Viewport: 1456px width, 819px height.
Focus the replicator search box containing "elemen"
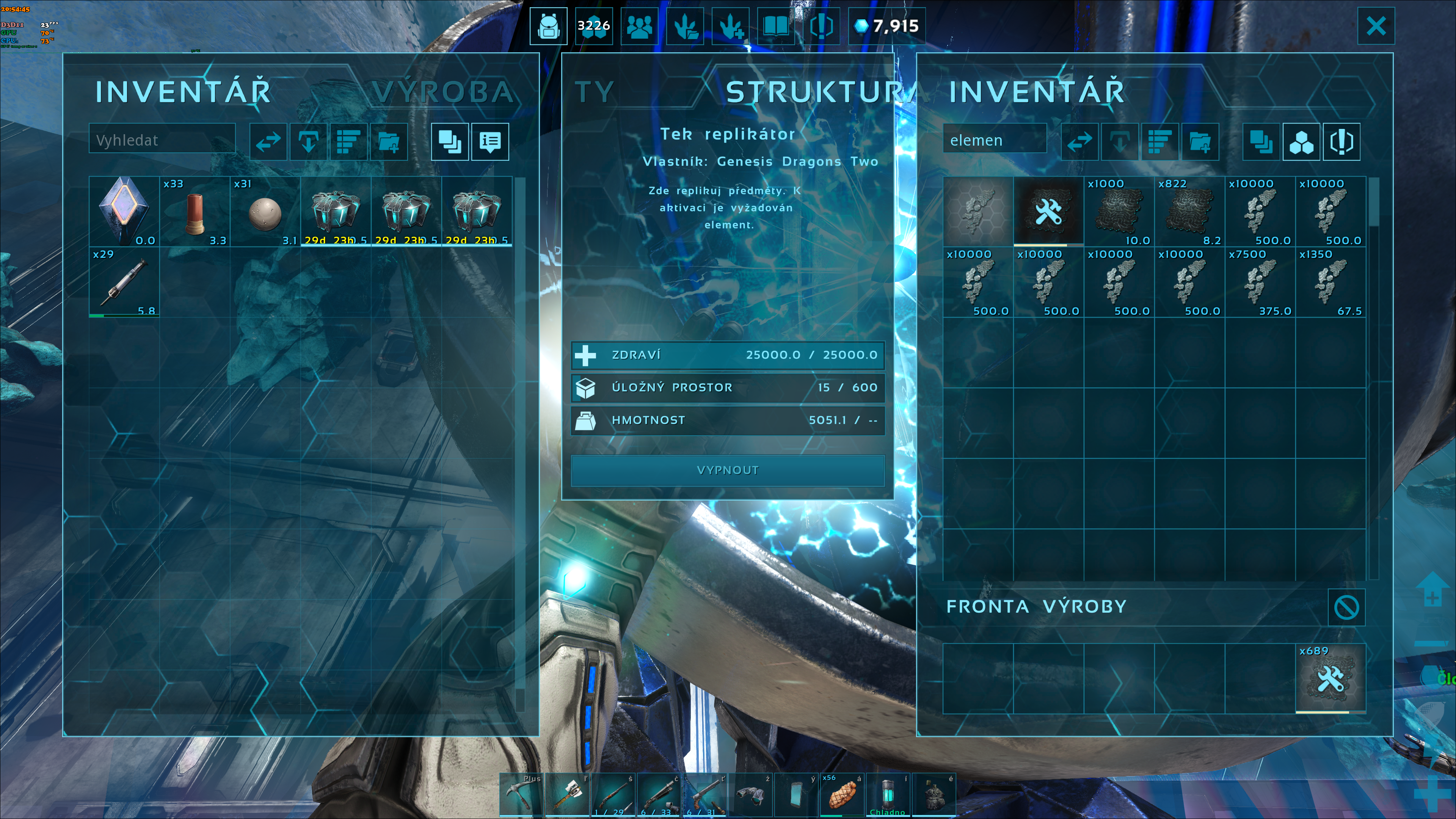coord(994,140)
